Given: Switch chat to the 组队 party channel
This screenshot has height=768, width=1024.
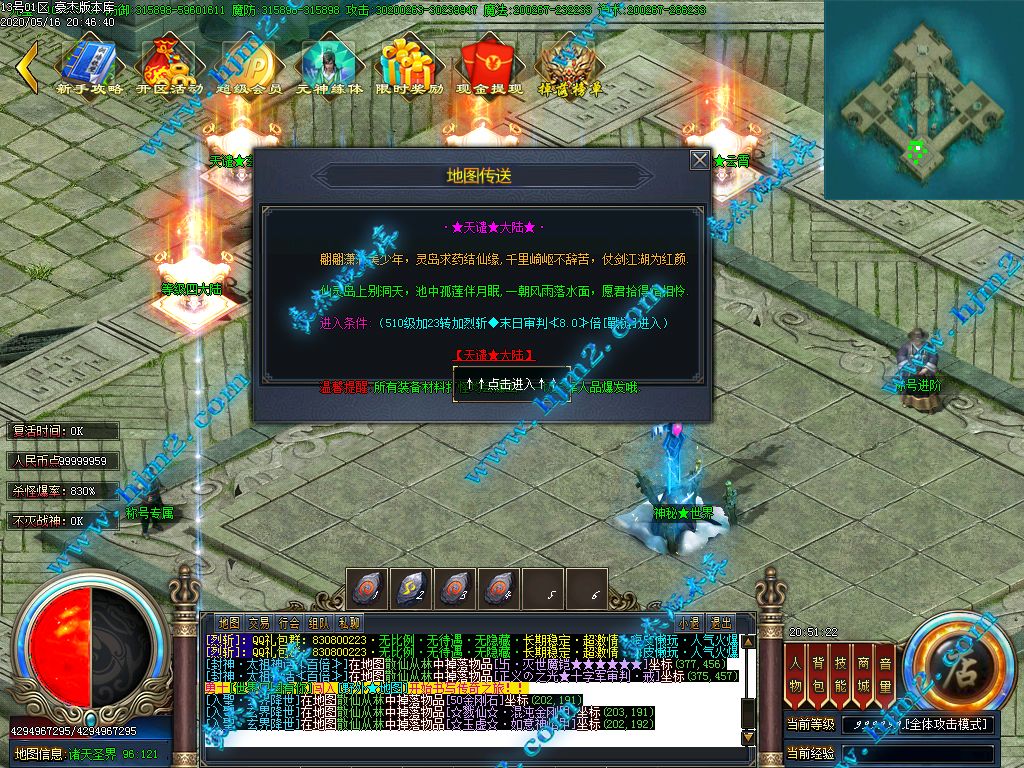Looking at the screenshot, I should pos(319,622).
